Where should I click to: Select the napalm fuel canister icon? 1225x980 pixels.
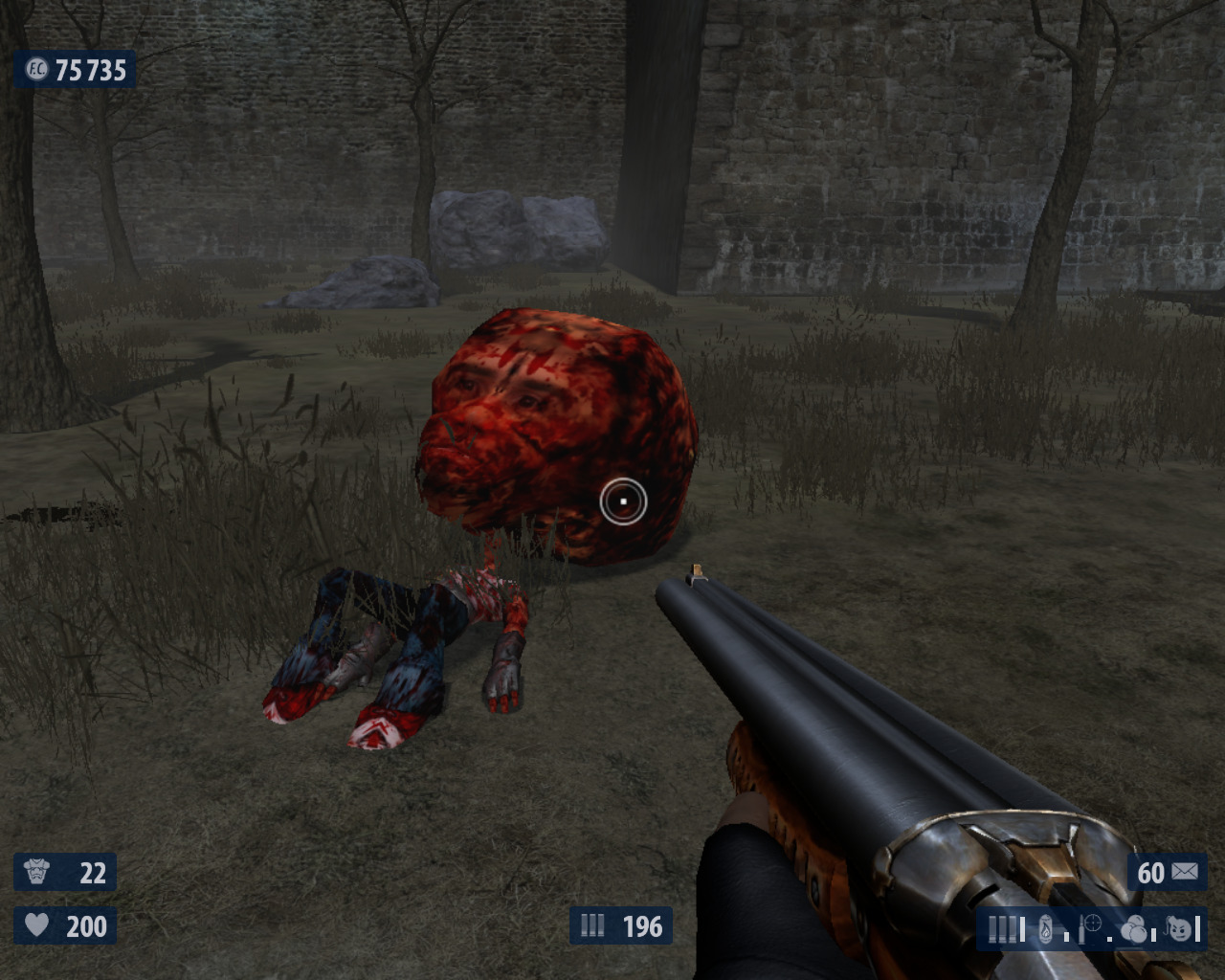pyautogui.click(x=1046, y=928)
